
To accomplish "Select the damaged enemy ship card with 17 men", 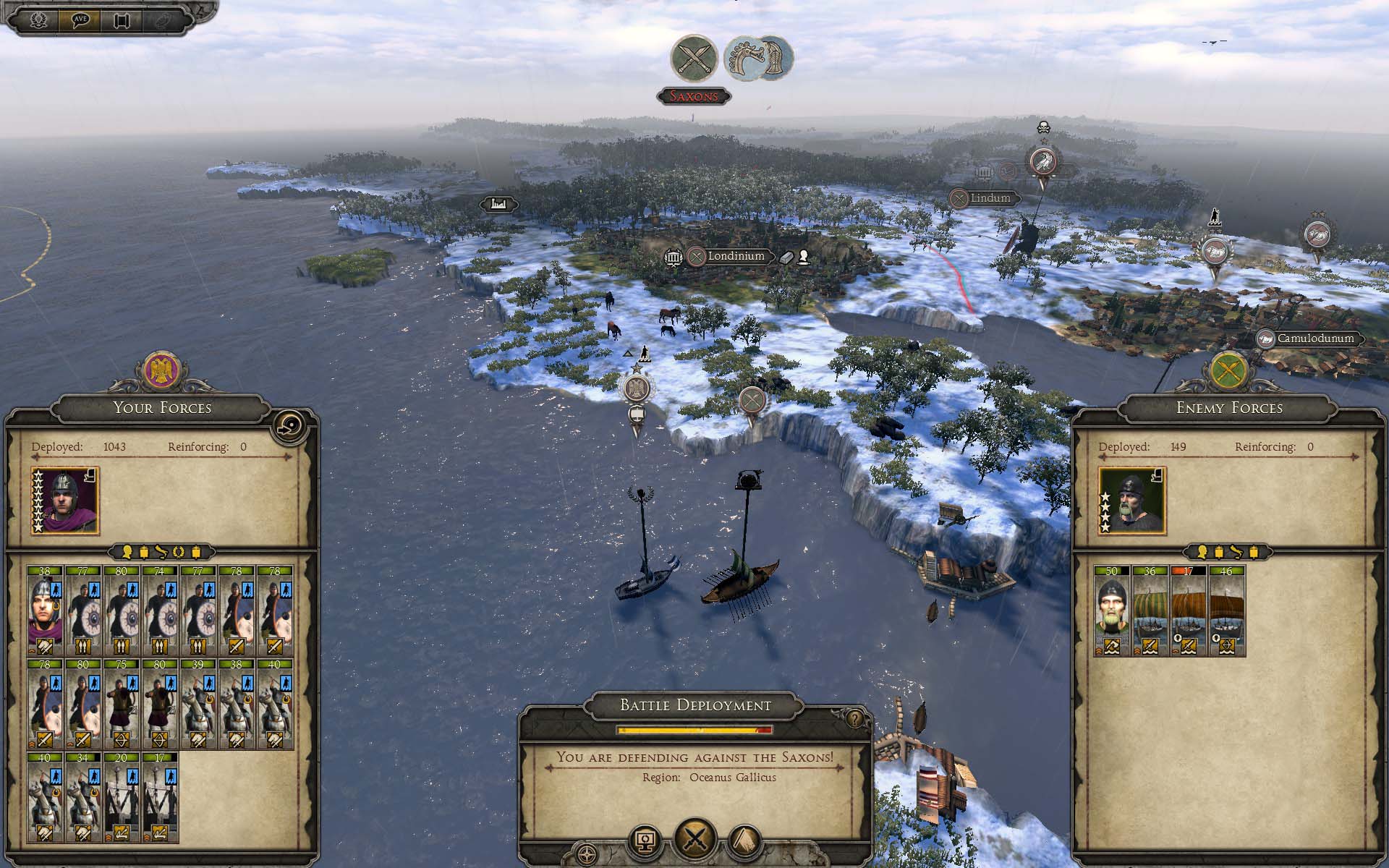I will (1188, 610).
